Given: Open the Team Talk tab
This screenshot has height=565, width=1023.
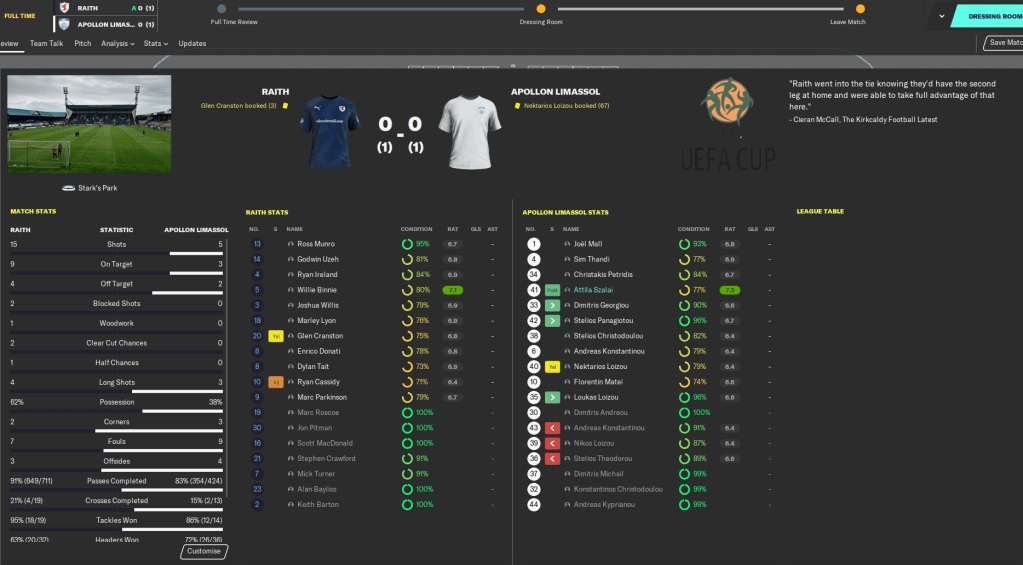Looking at the screenshot, I should pyautogui.click(x=46, y=44).
